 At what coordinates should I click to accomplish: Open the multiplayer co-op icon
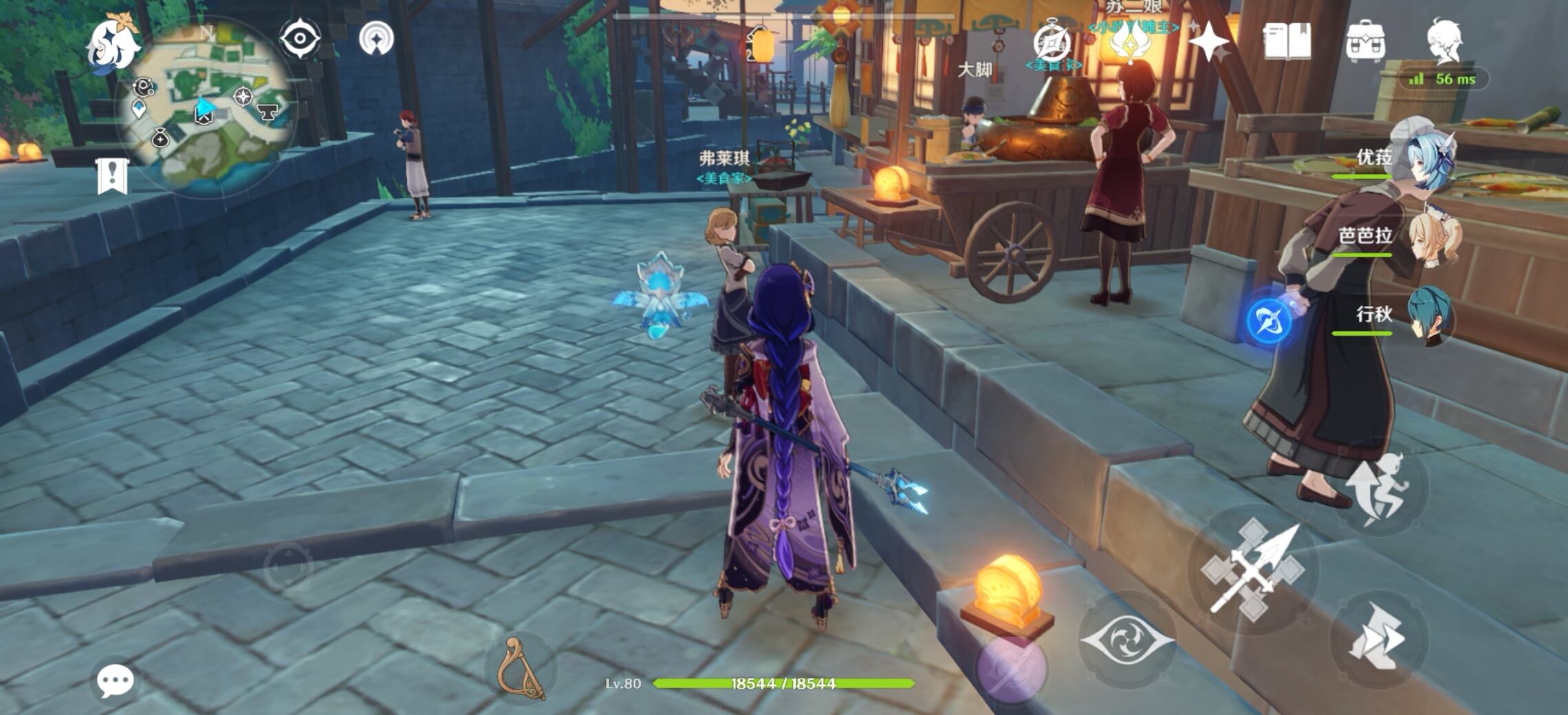point(376,38)
